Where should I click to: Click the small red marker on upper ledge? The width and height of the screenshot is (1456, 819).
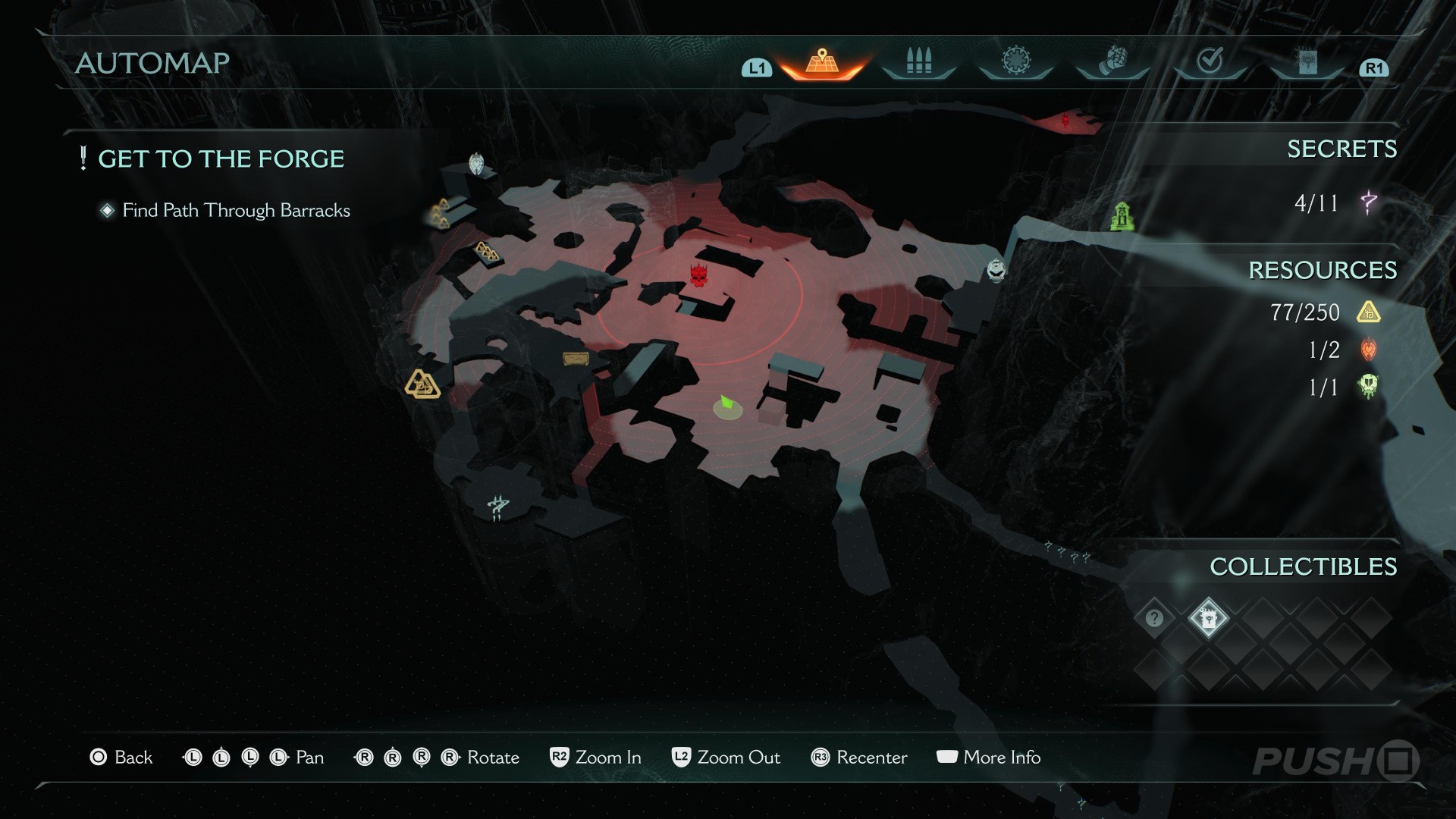[x=1066, y=120]
